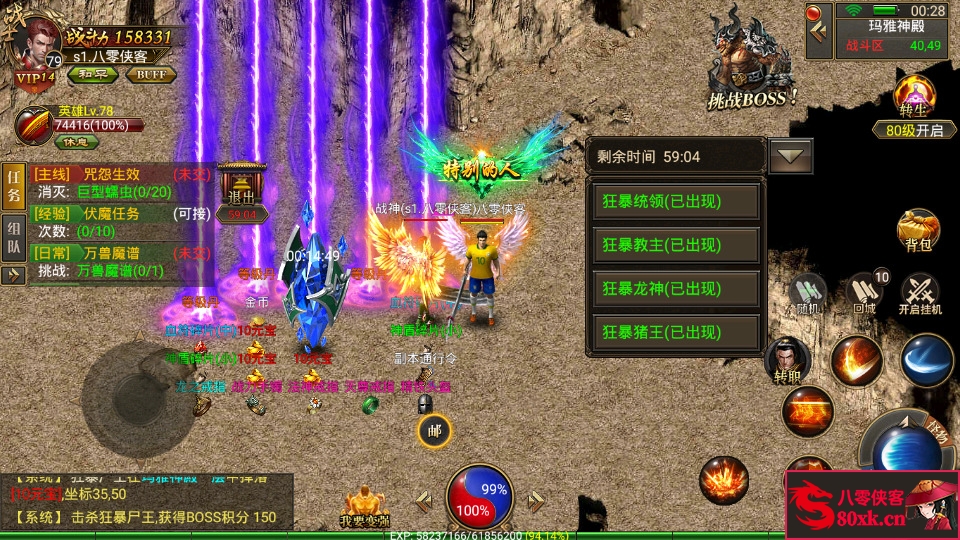Open the 转职 class change icon

(787, 362)
